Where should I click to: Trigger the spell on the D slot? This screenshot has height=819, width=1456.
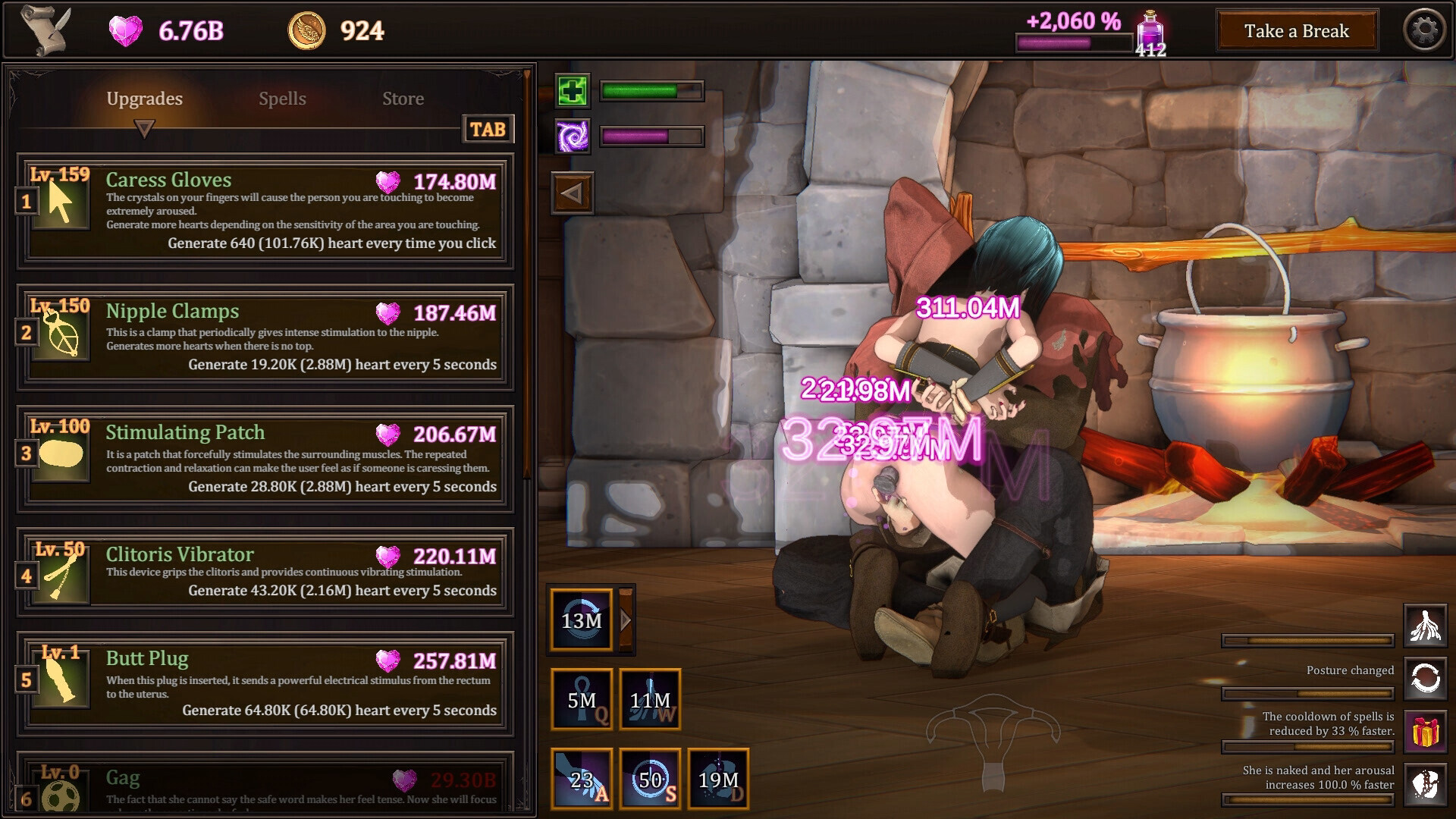718,779
